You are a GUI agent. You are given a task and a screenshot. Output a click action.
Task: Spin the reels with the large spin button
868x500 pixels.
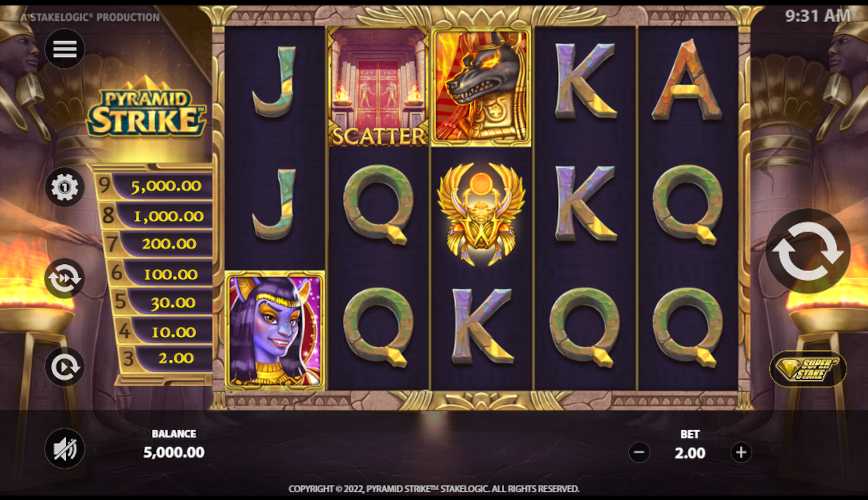pos(808,251)
